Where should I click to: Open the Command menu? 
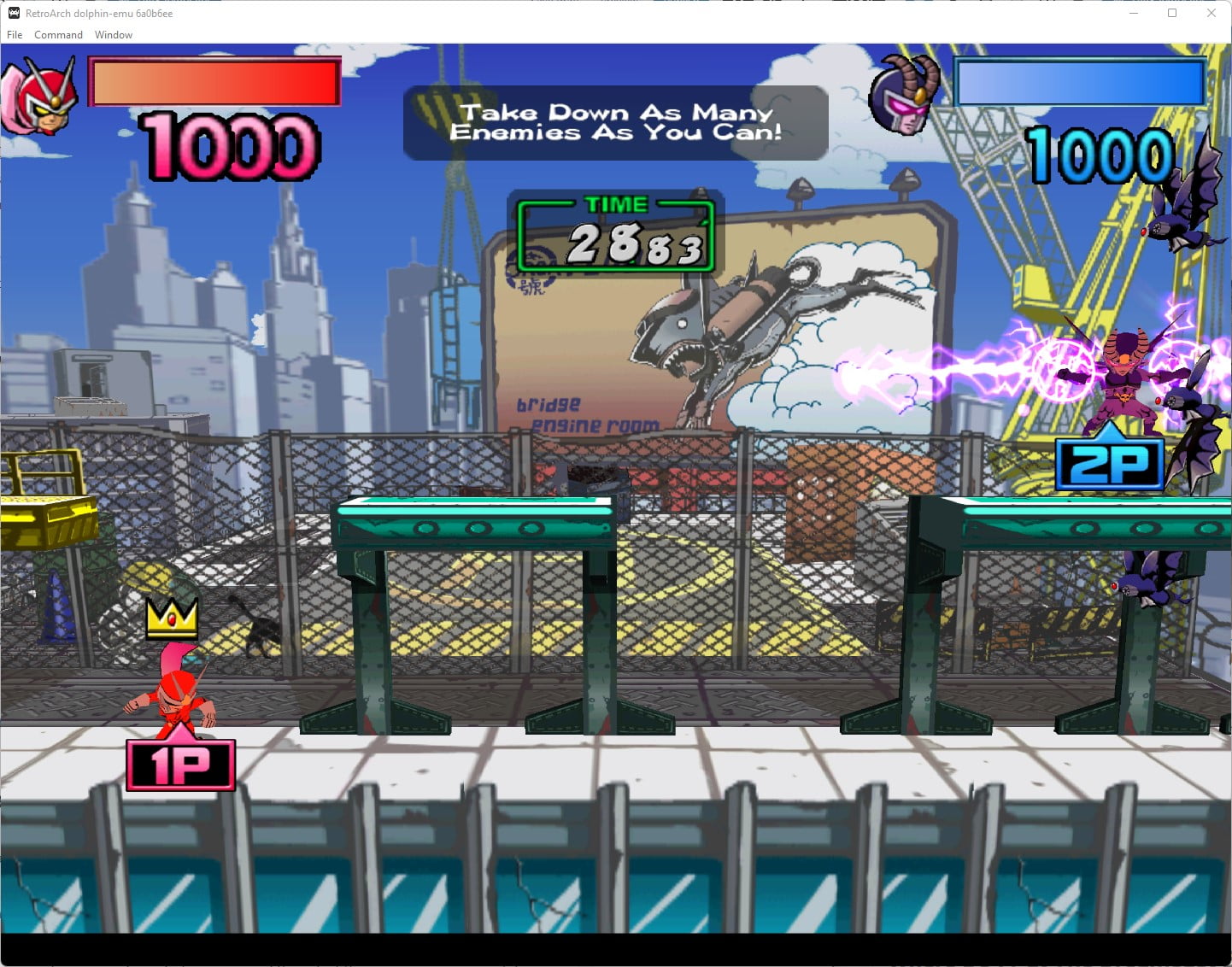[58, 35]
